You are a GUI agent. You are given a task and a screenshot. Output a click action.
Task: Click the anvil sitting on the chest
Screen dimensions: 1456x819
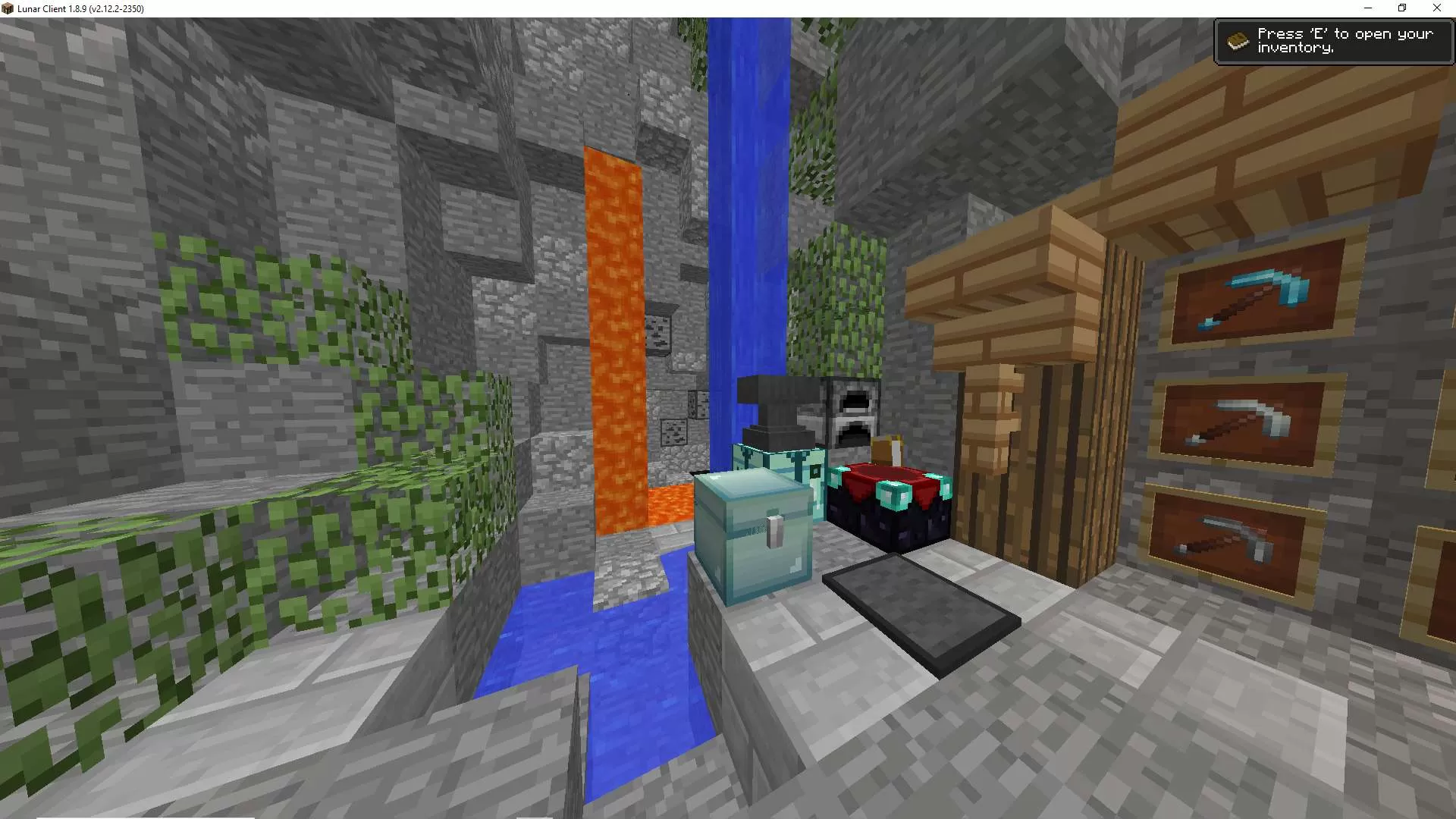[777, 409]
